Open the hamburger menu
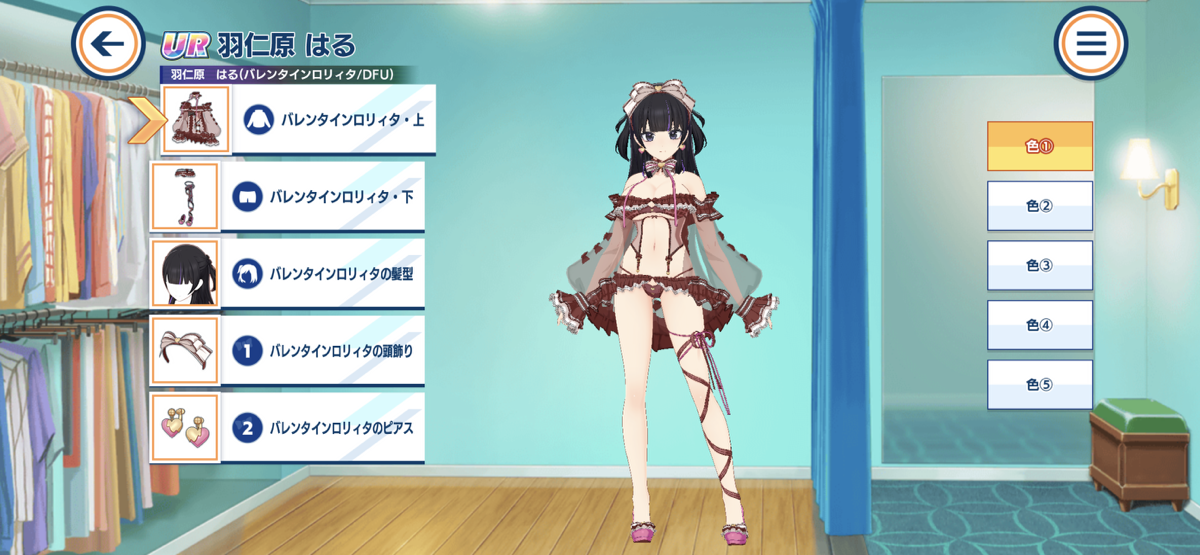This screenshot has height=555, width=1200. click(1090, 43)
